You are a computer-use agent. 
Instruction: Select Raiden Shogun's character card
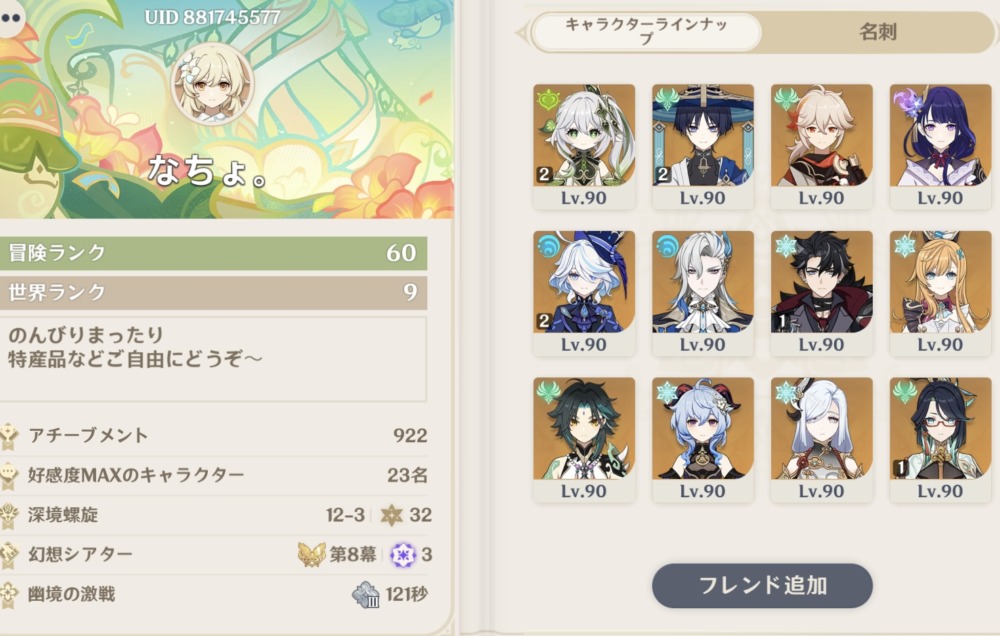[940, 146]
